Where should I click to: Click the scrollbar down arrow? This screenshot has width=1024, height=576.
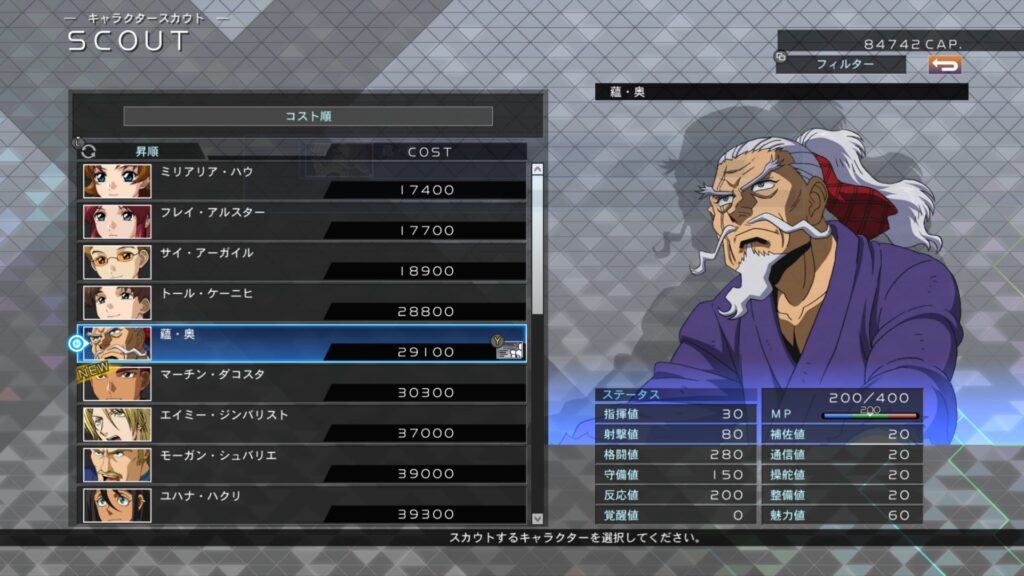[537, 518]
